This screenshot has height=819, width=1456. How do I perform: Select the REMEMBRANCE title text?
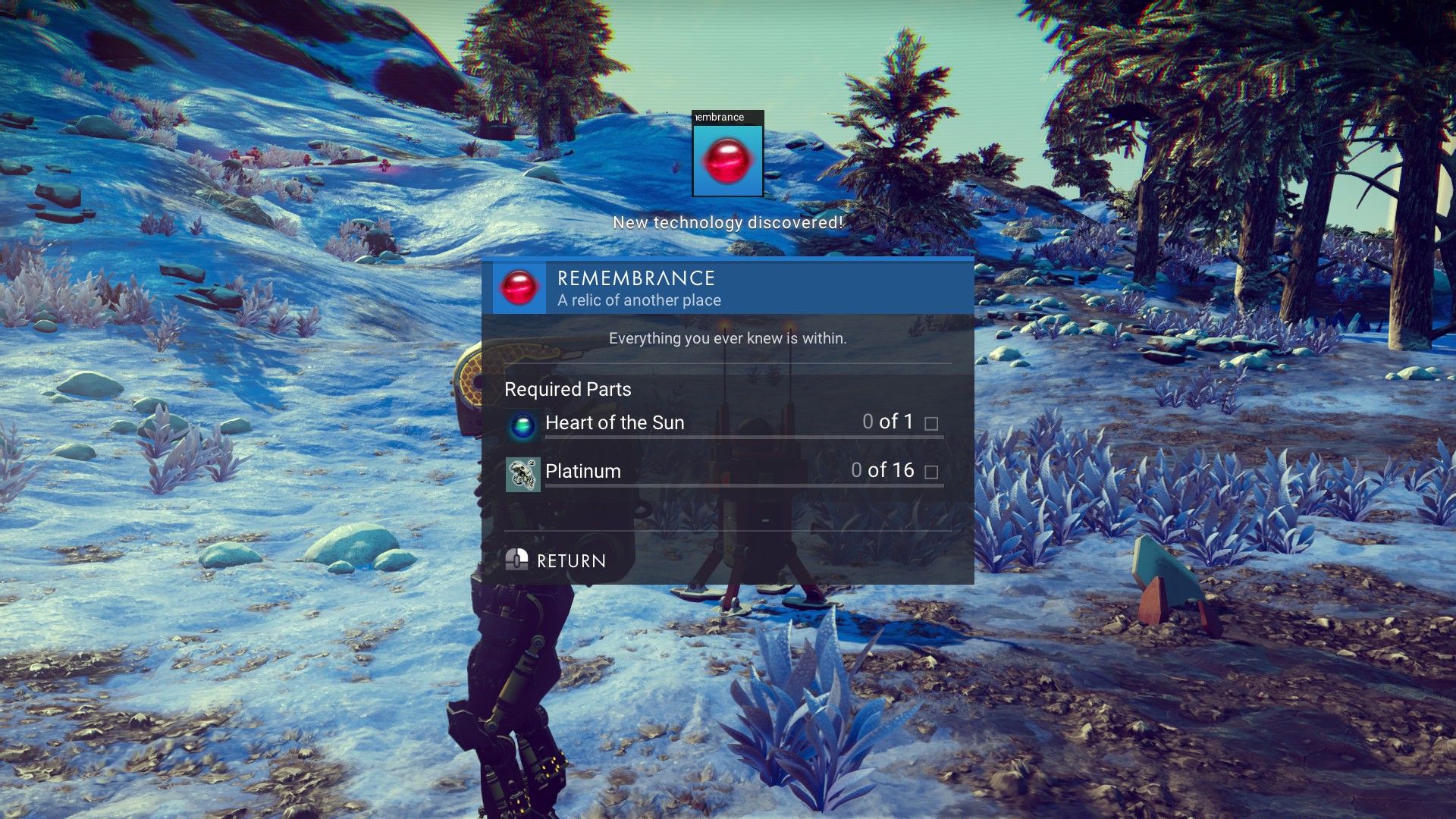(637, 280)
